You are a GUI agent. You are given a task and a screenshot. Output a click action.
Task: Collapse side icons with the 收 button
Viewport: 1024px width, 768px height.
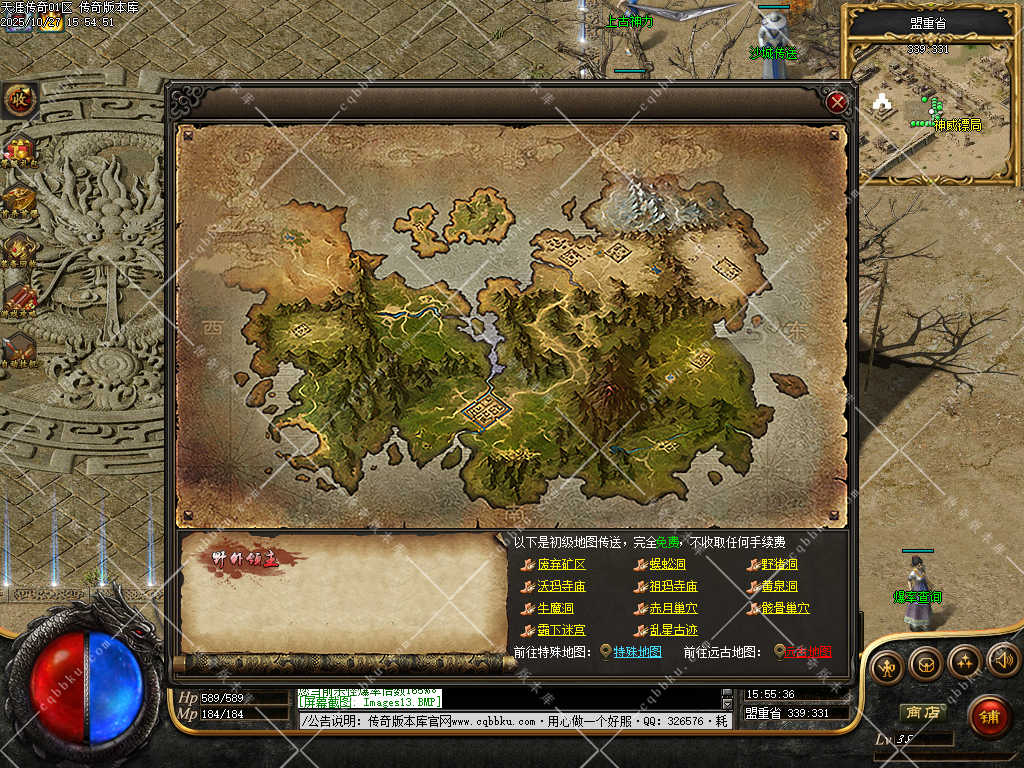(19, 99)
